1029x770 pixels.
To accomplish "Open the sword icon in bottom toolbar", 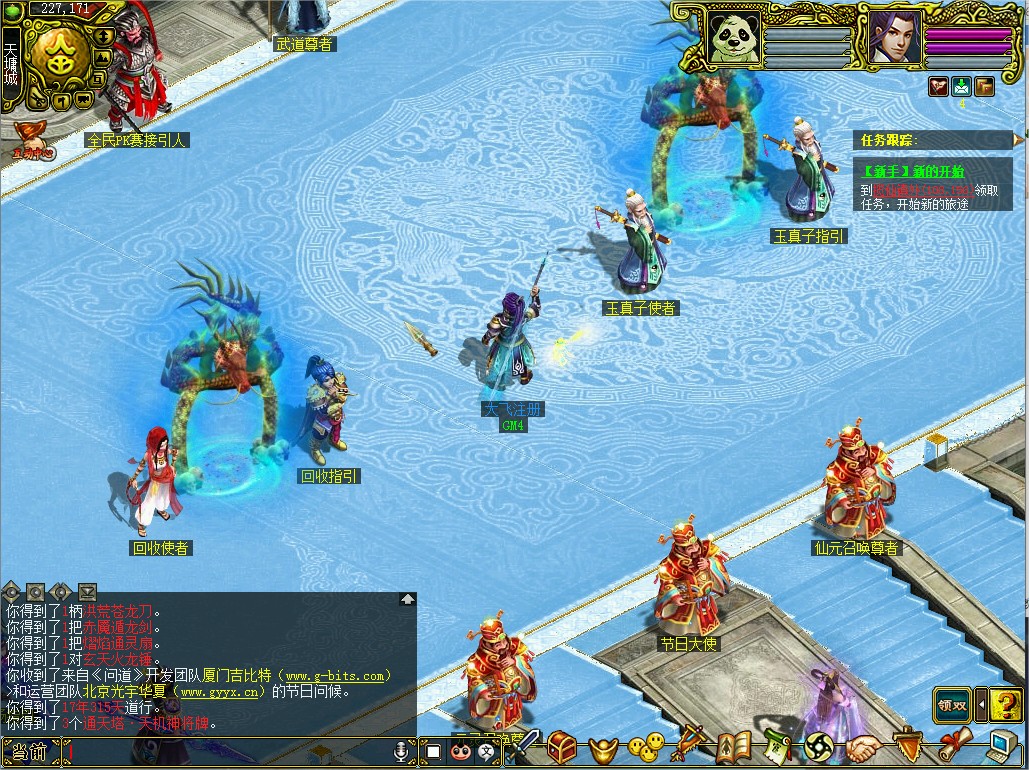I will tap(523, 746).
